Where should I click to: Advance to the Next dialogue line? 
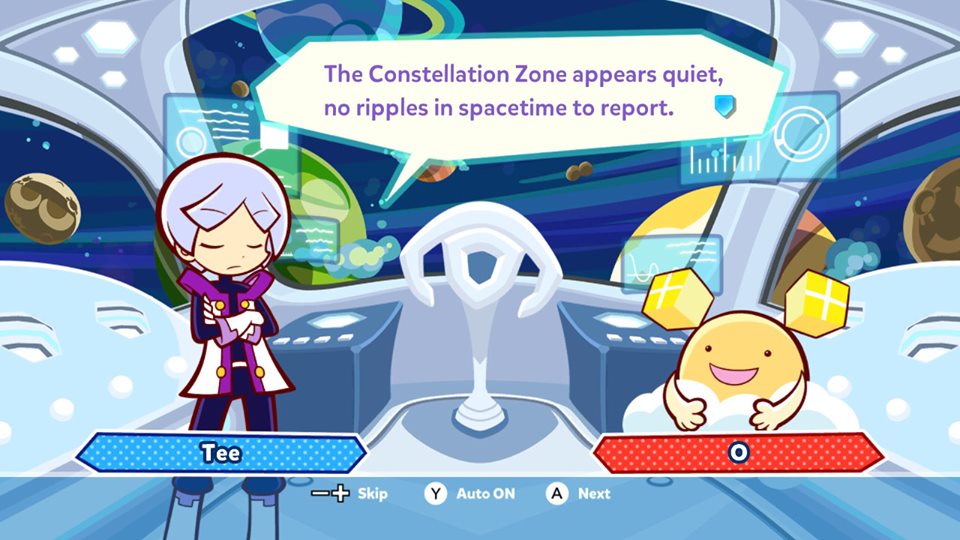click(578, 494)
